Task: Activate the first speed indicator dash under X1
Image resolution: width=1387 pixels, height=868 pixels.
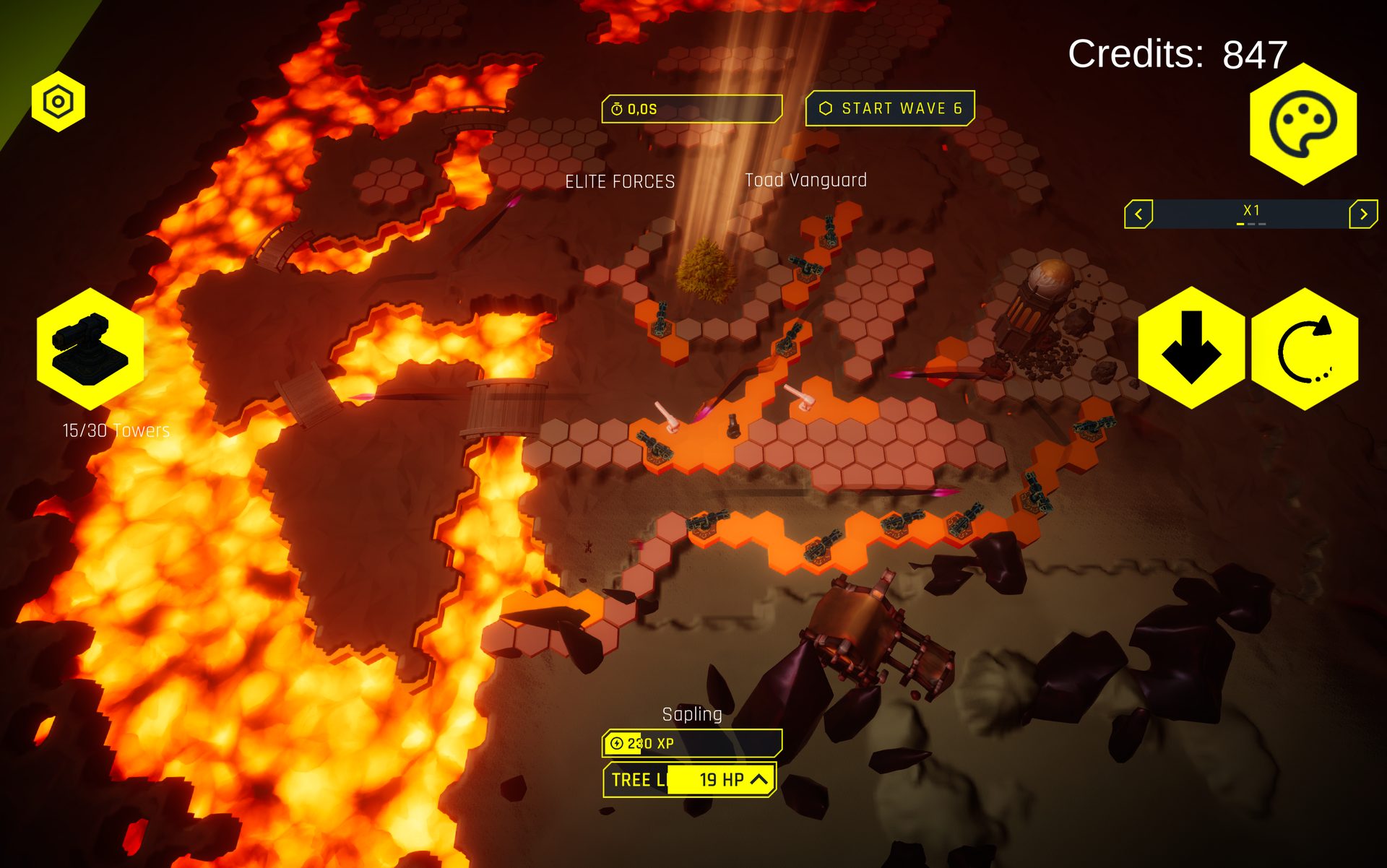Action: [x=1240, y=224]
